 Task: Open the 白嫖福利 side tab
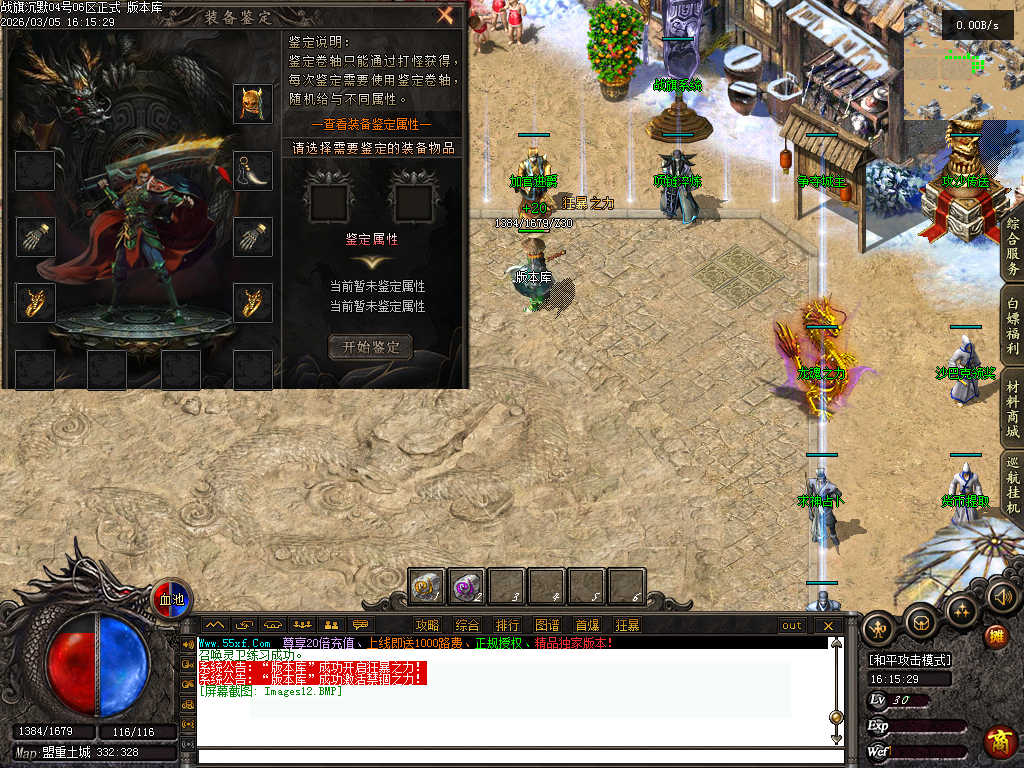point(1012,326)
